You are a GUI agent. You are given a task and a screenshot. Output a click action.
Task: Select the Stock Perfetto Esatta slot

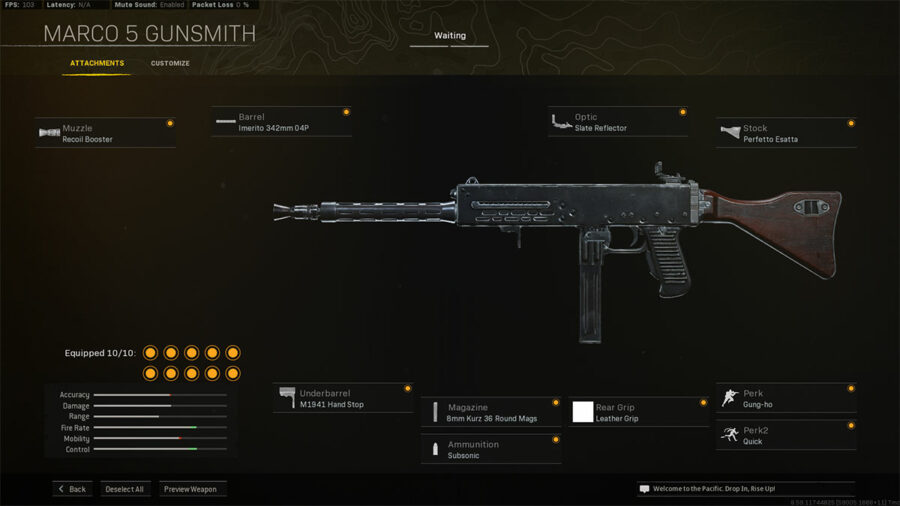pyautogui.click(x=786, y=133)
